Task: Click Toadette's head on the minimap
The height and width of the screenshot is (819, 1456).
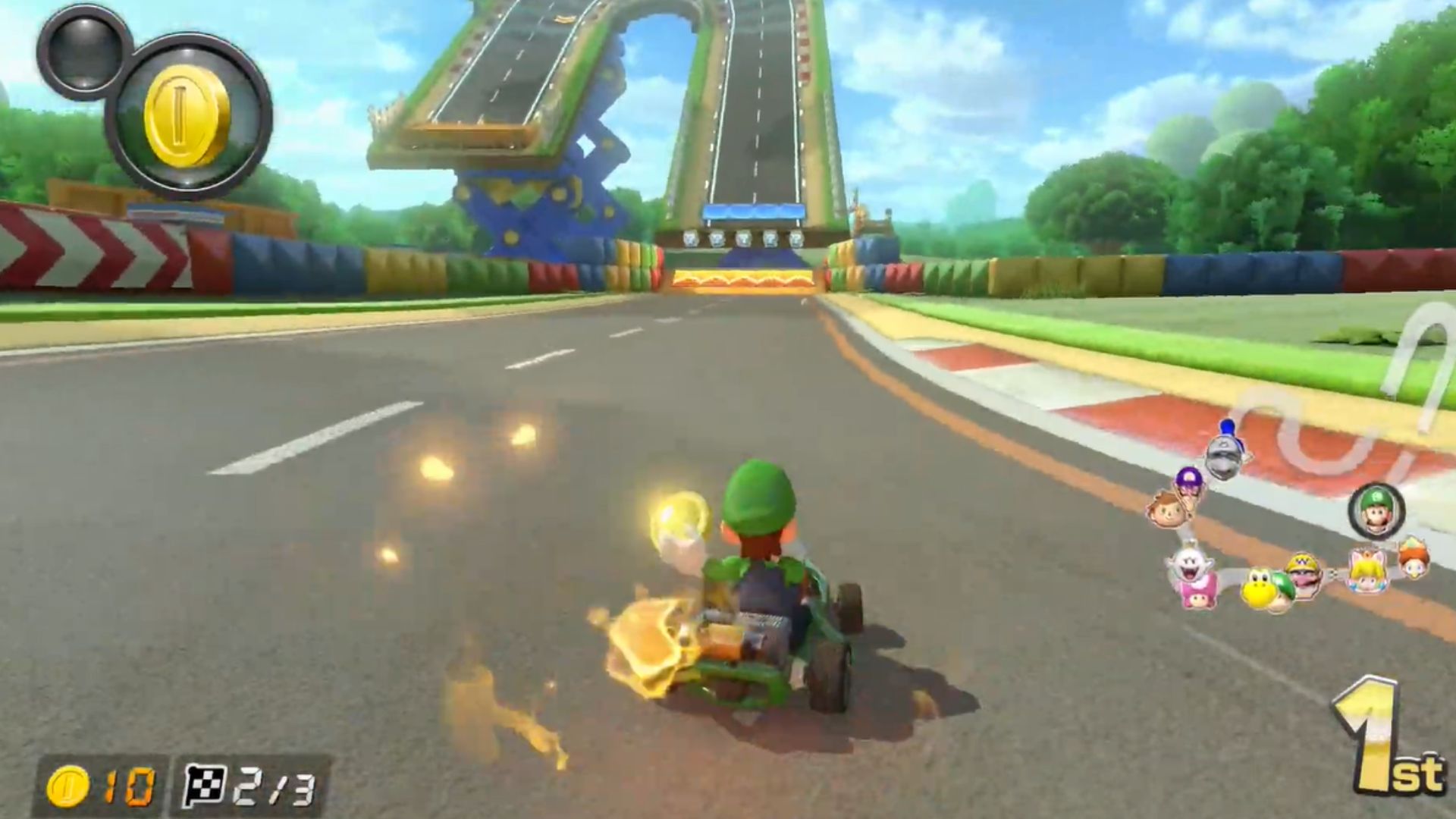Action: click(x=1197, y=597)
